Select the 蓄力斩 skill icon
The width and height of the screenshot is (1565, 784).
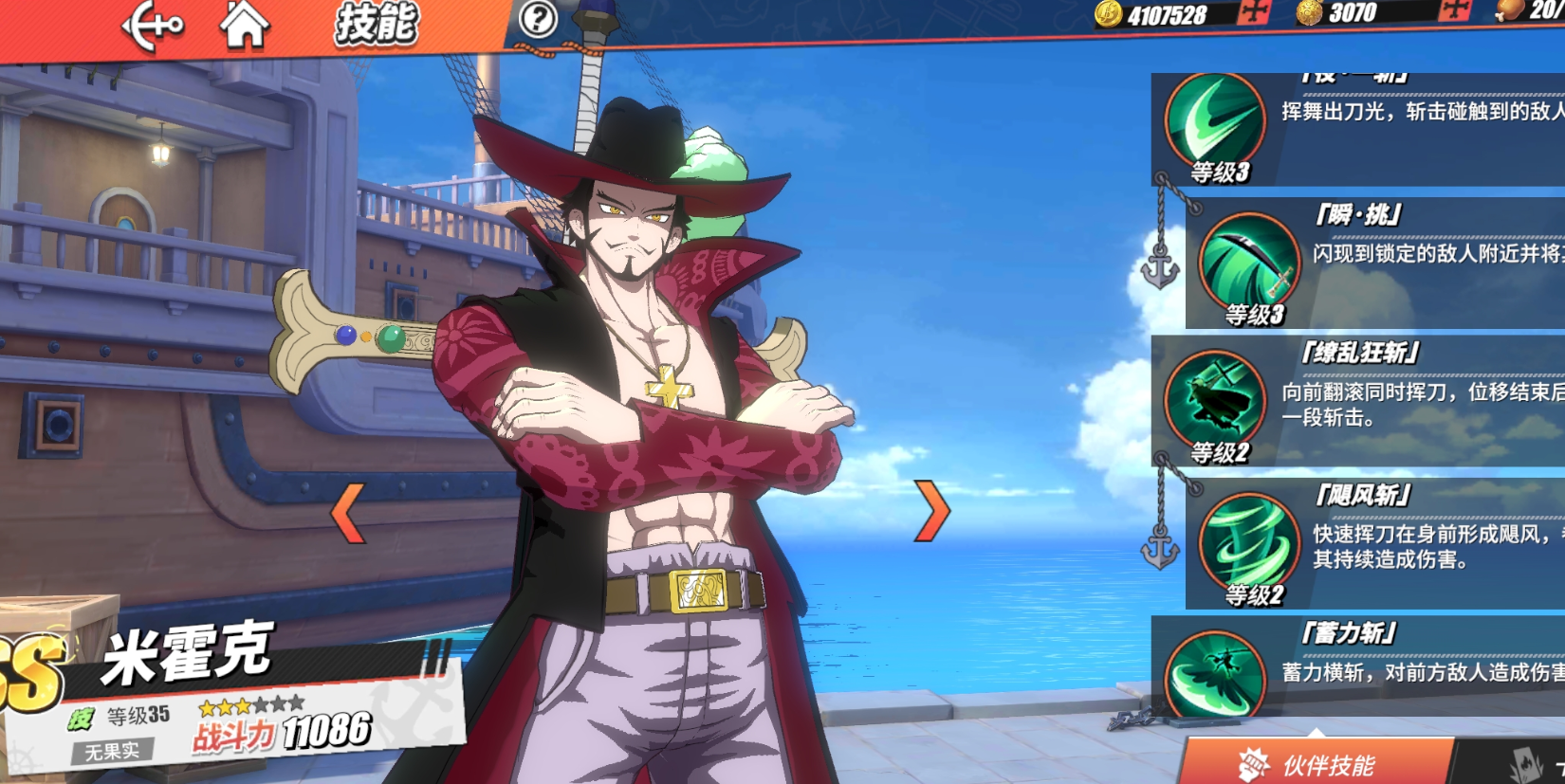pyautogui.click(x=1215, y=673)
